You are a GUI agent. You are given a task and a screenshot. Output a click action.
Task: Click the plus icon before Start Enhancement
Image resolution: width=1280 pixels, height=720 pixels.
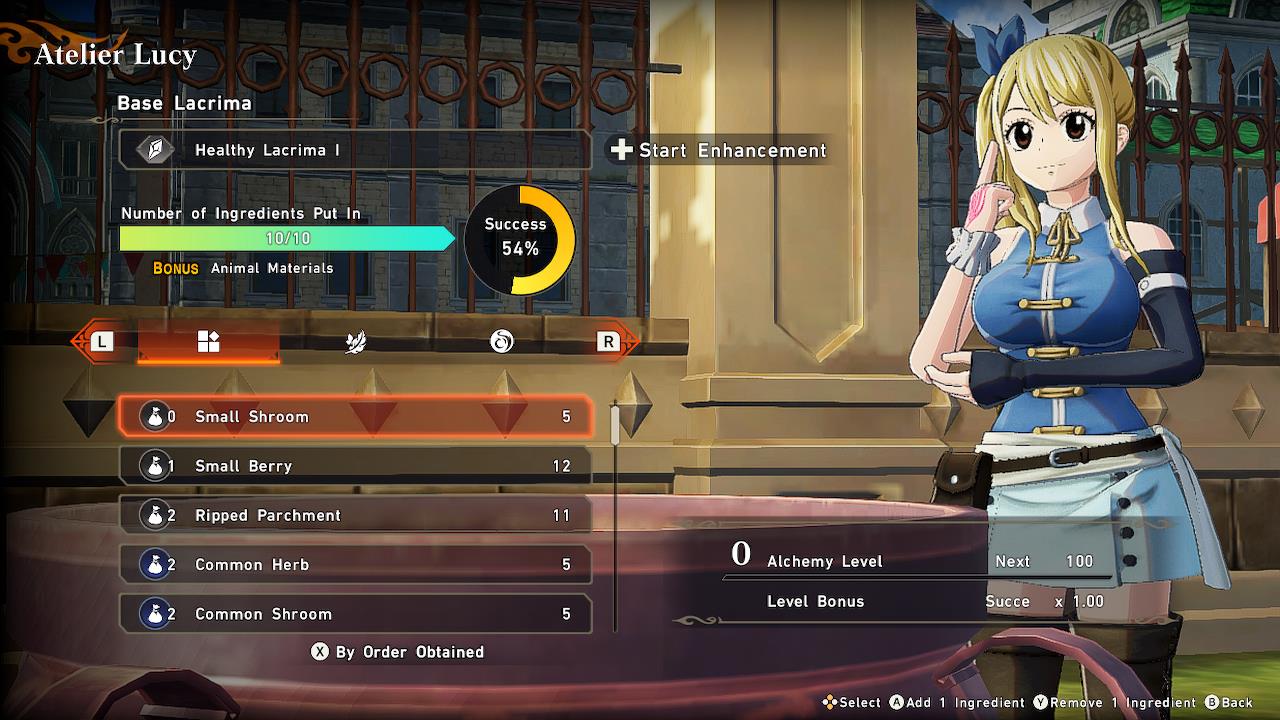[x=621, y=151]
